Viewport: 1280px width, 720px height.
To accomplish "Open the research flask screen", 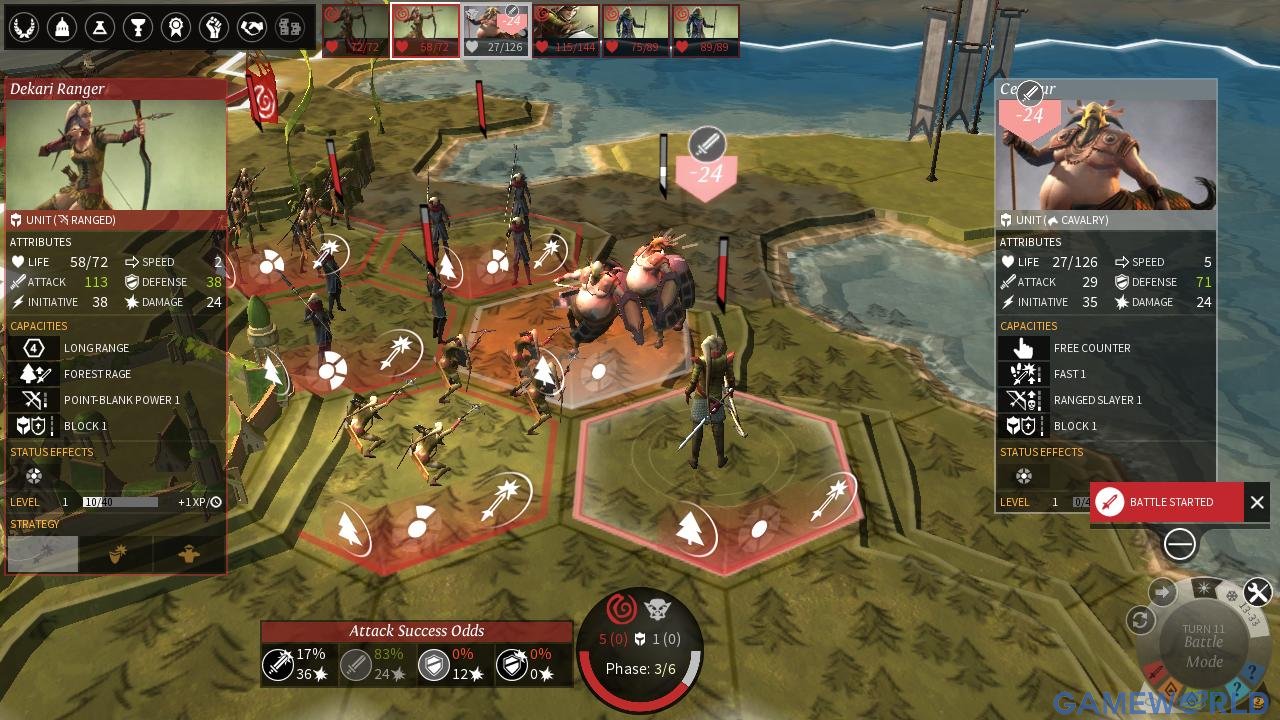I will (x=99, y=28).
